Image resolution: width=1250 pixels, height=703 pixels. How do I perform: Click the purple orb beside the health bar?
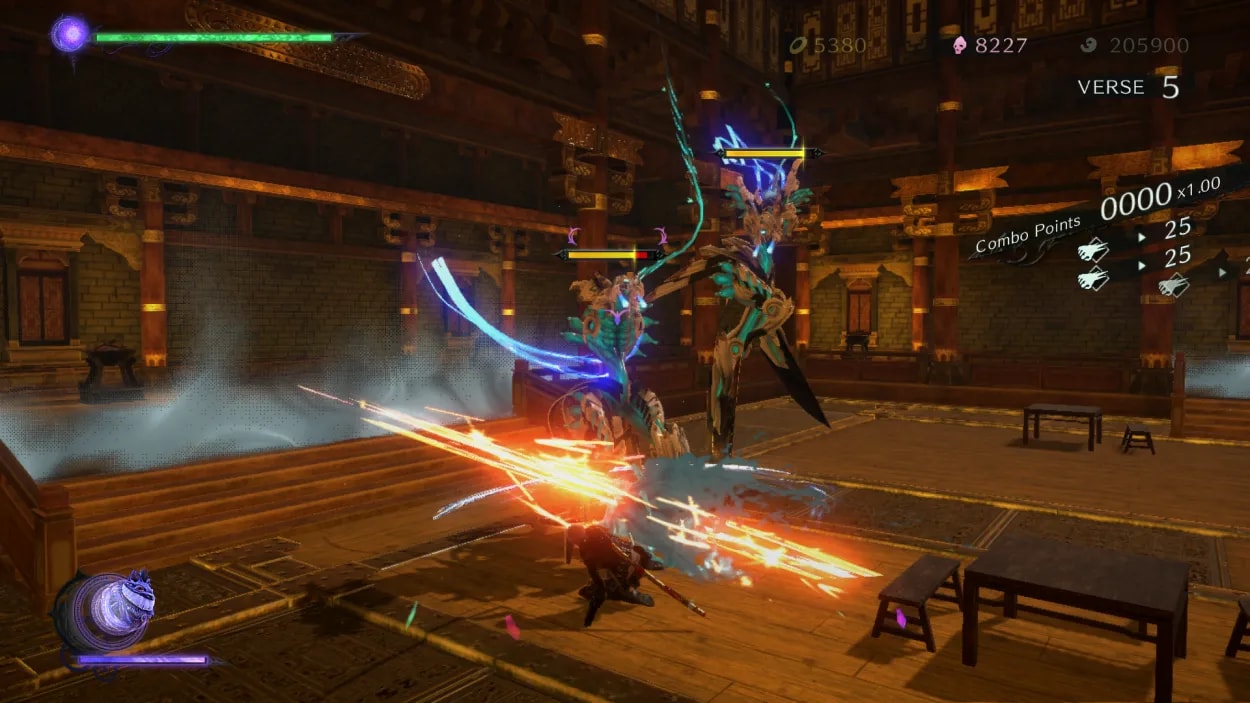(70, 35)
